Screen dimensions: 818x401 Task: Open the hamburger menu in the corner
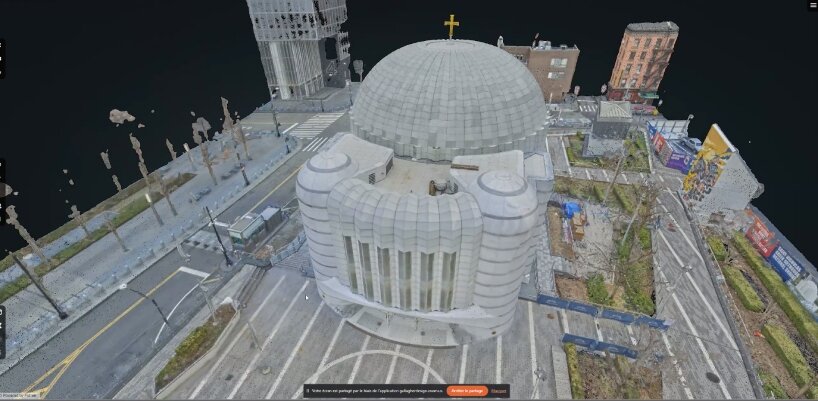click(812, 5)
